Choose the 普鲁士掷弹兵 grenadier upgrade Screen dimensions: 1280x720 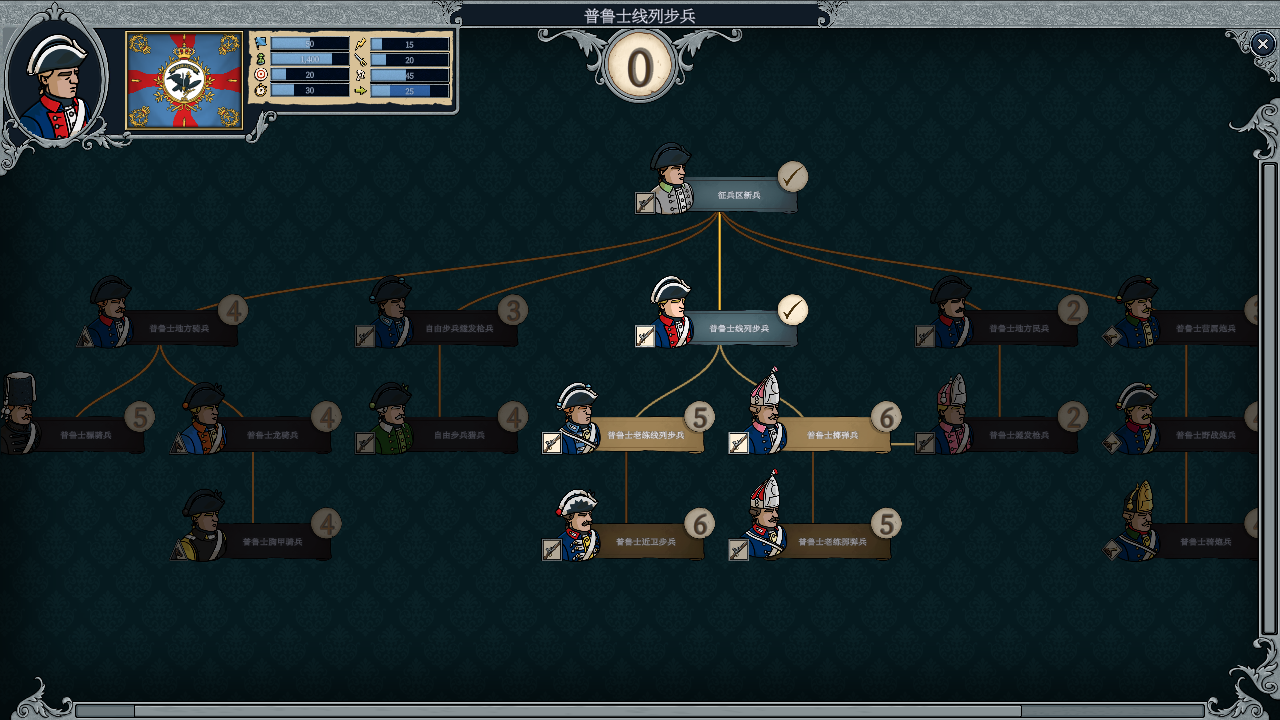(832, 435)
